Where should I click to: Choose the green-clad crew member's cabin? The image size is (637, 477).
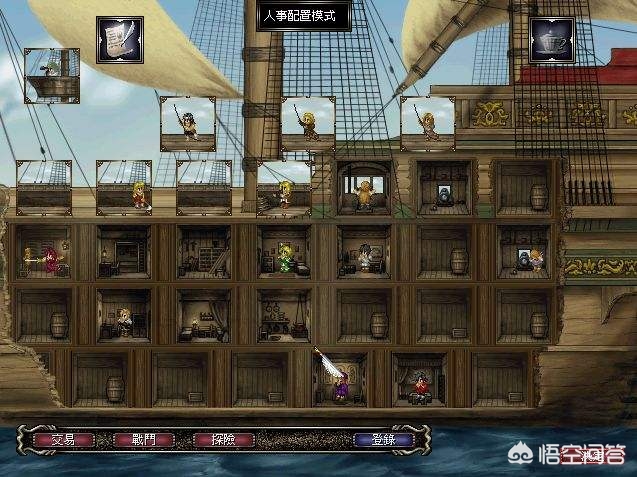283,254
